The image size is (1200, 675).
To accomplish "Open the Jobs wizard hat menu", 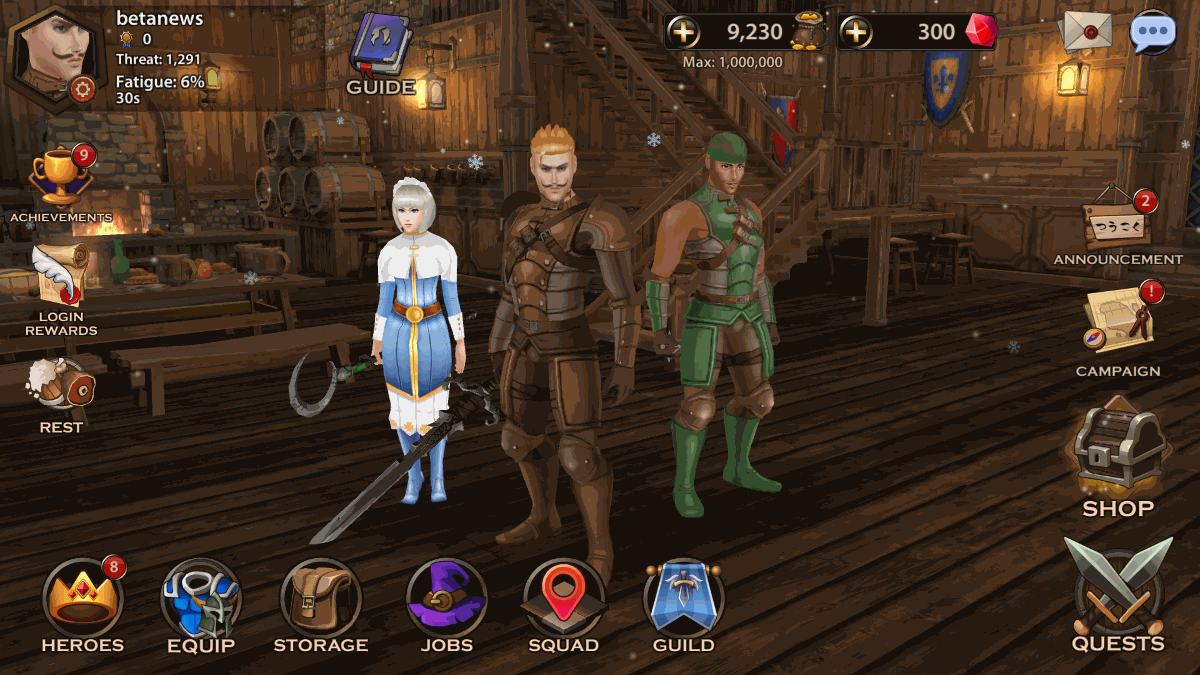I will (x=446, y=598).
